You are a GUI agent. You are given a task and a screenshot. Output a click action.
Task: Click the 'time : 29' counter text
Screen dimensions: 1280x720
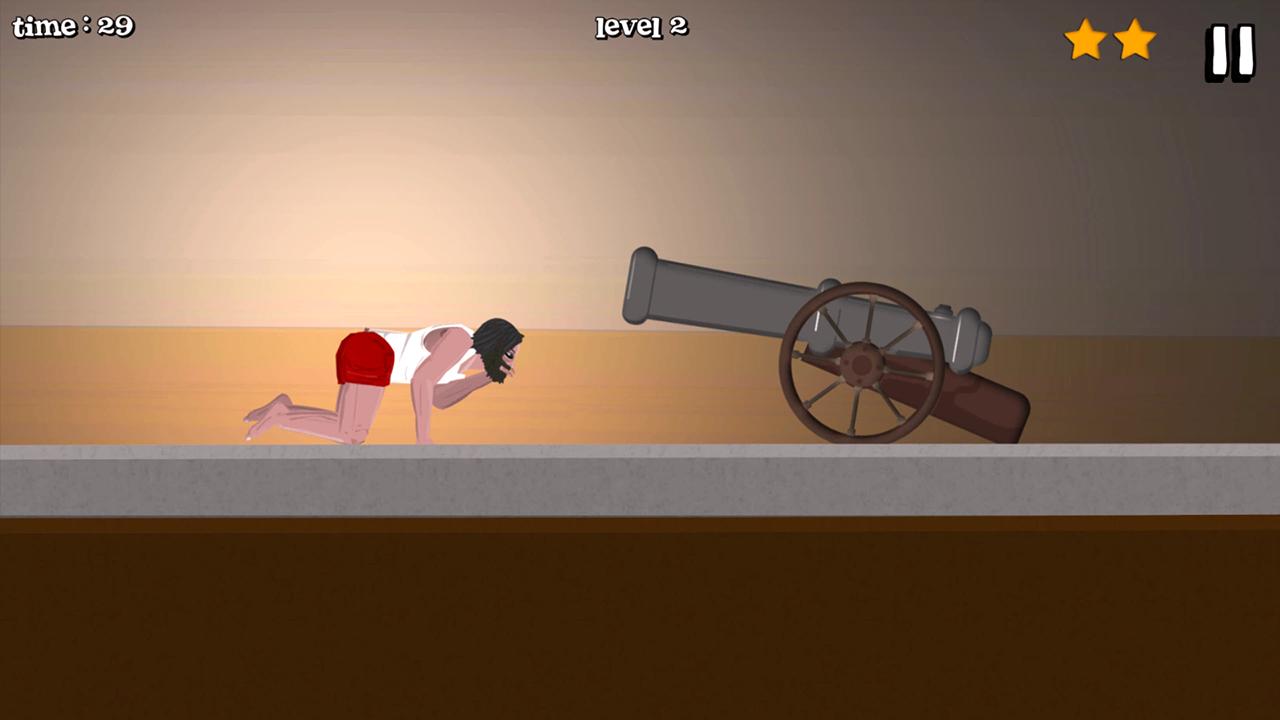point(73,27)
